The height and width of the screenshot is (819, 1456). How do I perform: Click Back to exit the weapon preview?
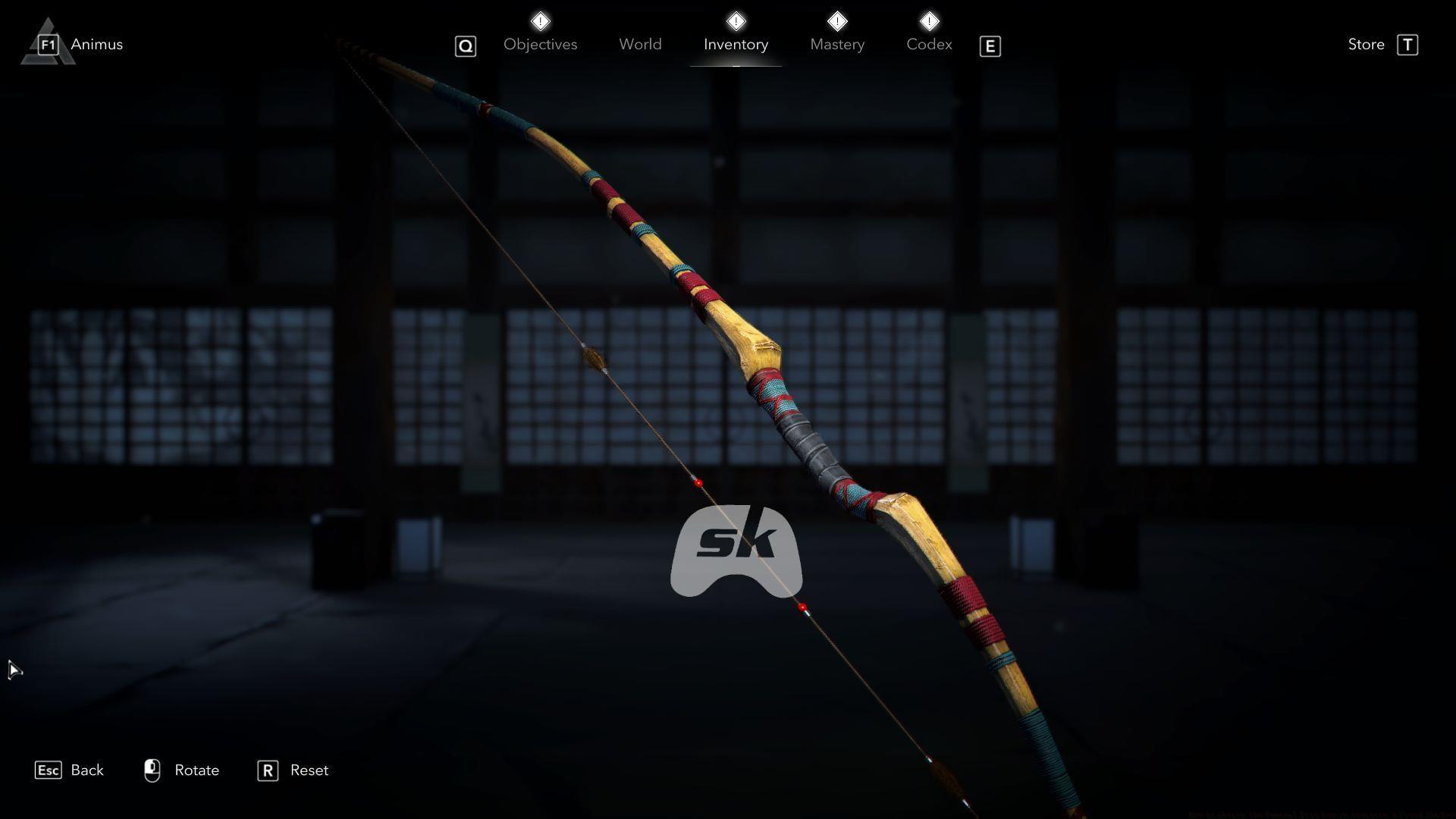pyautogui.click(x=87, y=770)
